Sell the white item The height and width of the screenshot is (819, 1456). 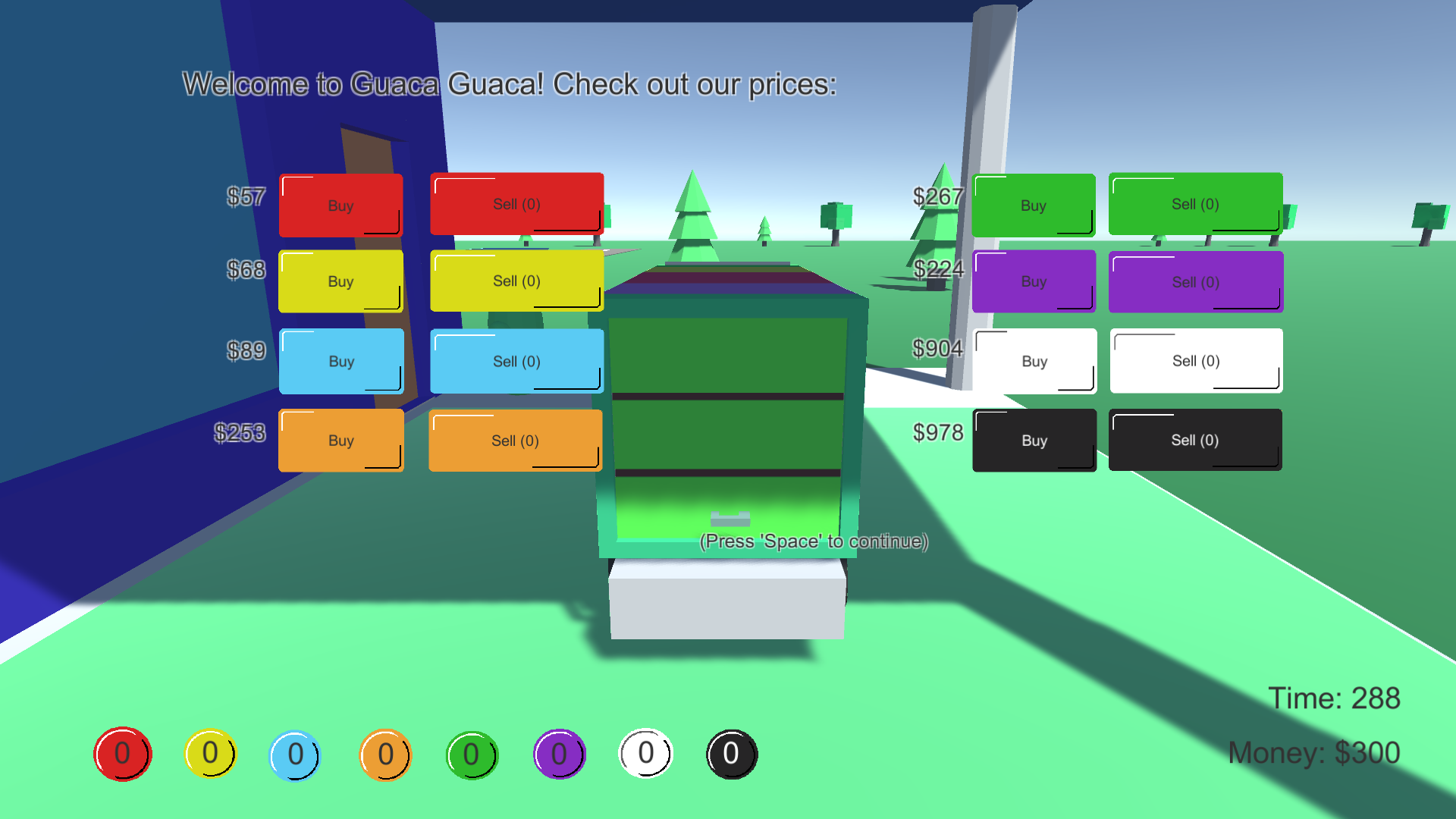pyautogui.click(x=1196, y=361)
